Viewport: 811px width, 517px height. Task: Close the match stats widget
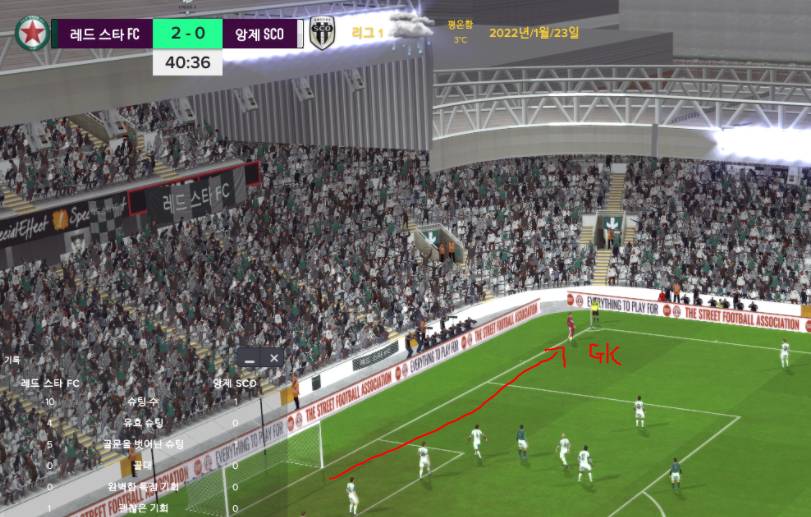274,357
